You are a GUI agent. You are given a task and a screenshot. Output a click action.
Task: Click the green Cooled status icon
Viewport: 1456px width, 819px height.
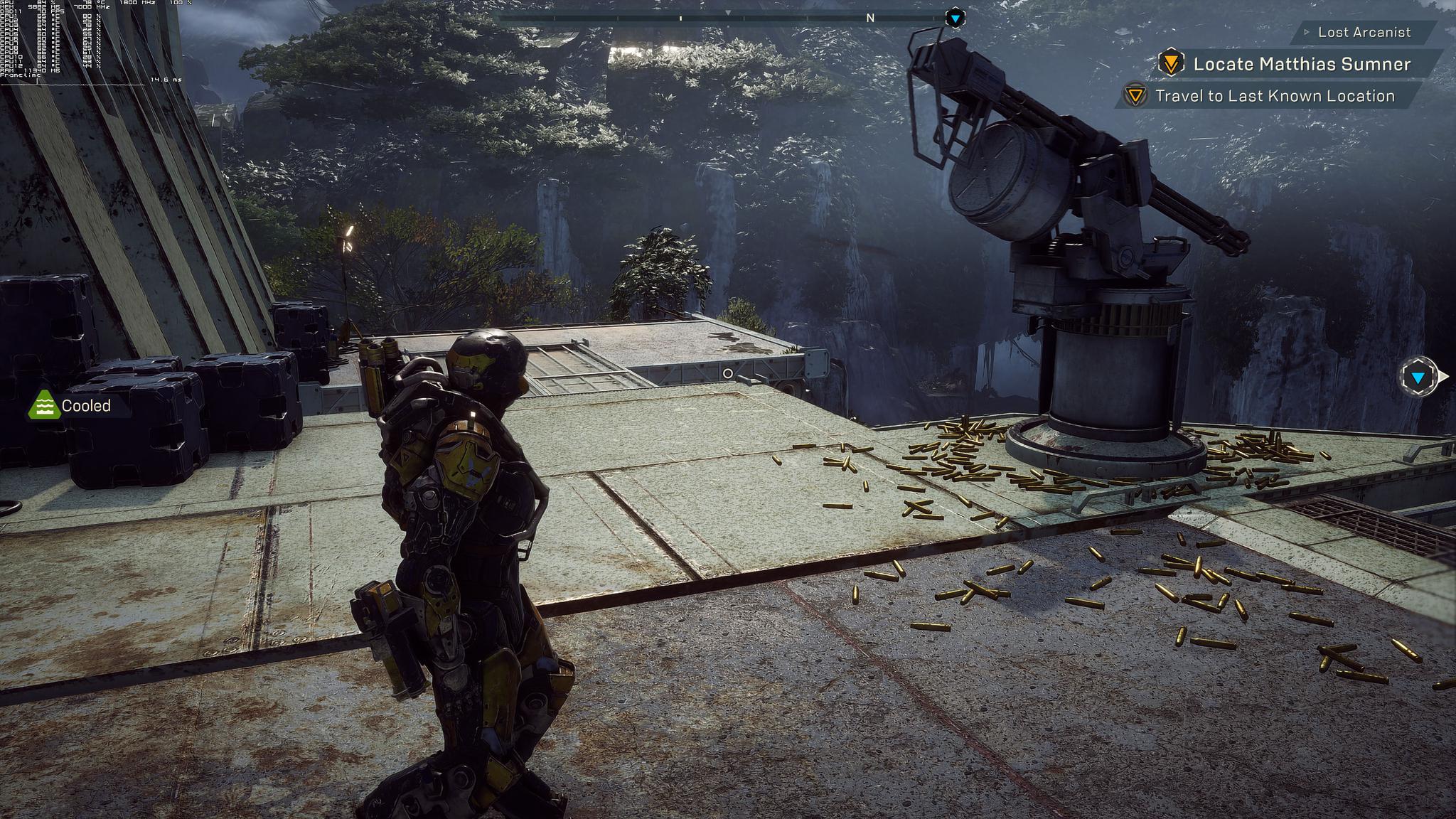[x=44, y=405]
